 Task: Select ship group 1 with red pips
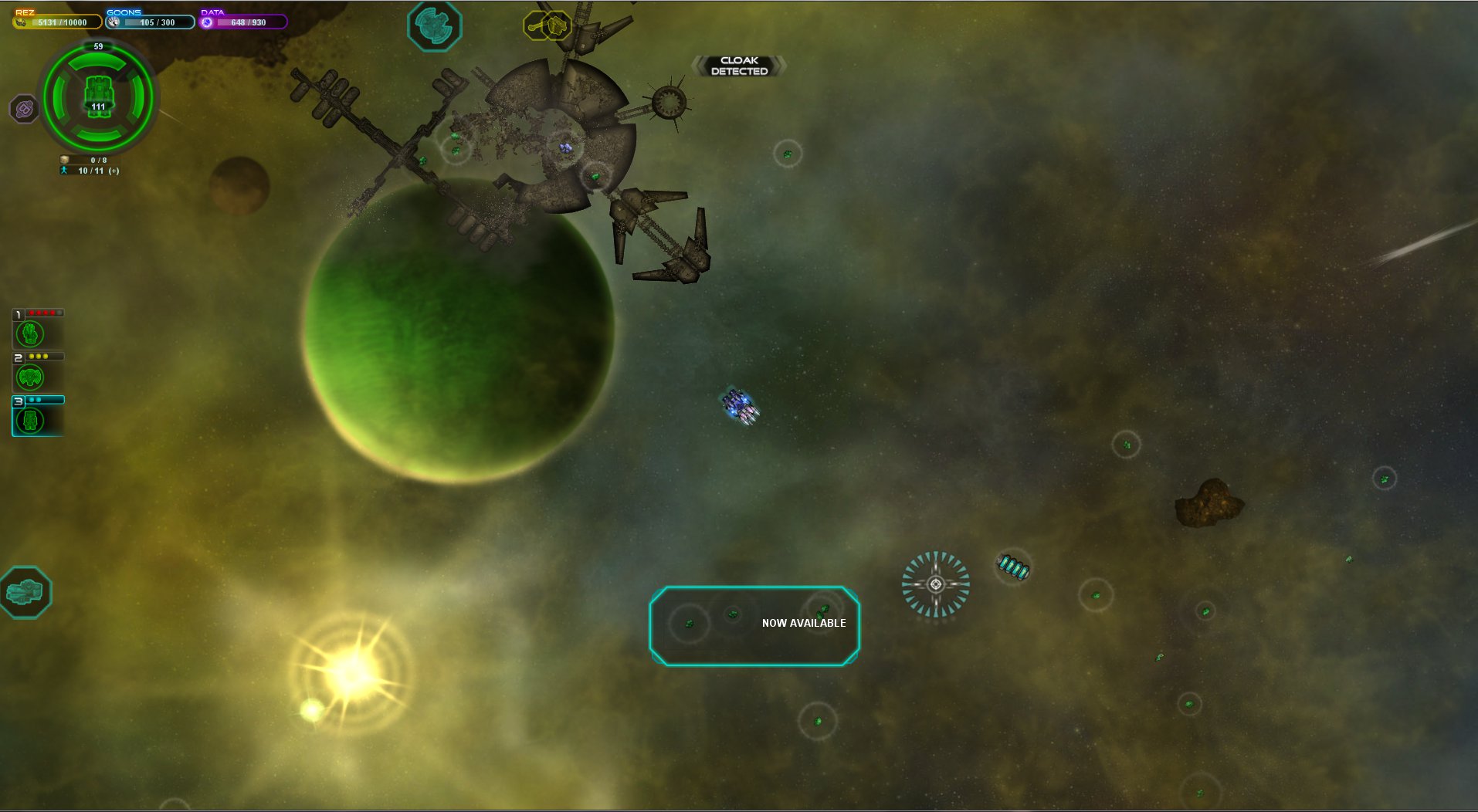pos(30,333)
